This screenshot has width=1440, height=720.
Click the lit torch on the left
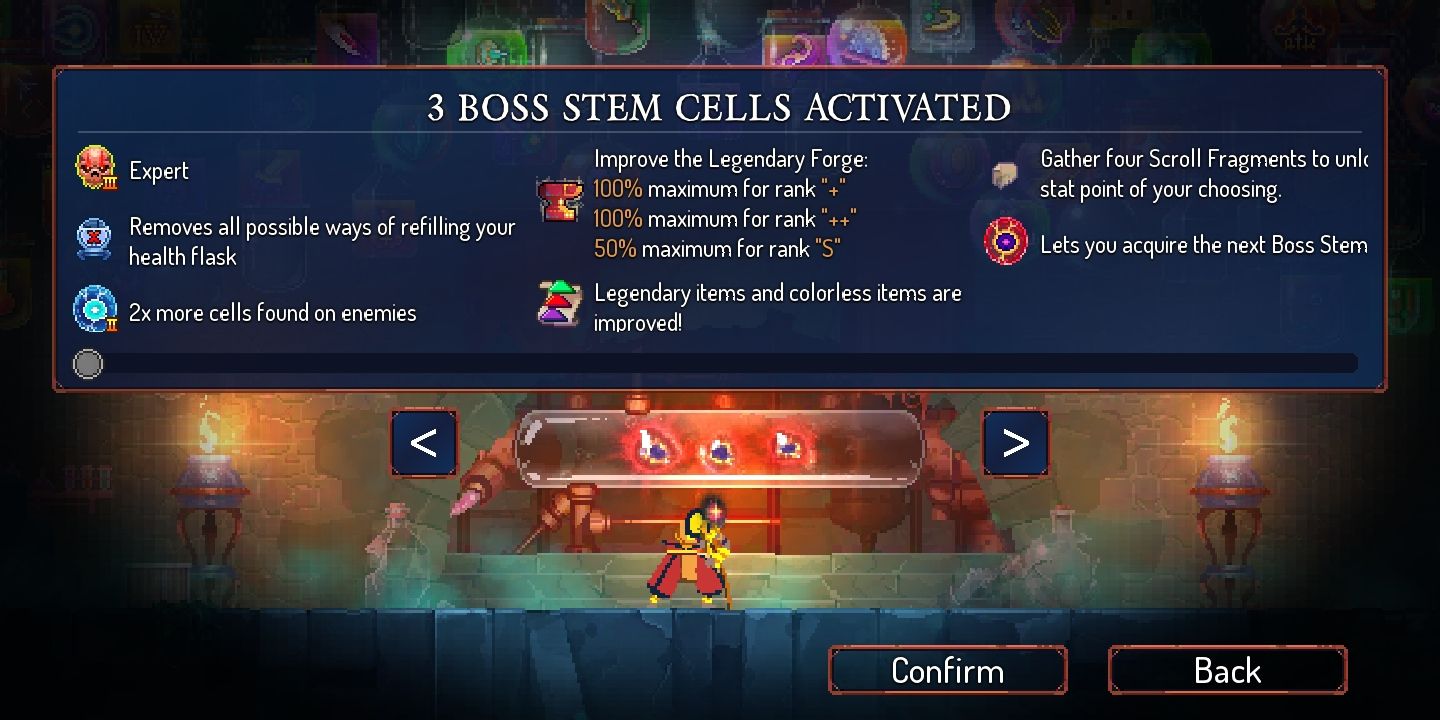click(x=210, y=460)
